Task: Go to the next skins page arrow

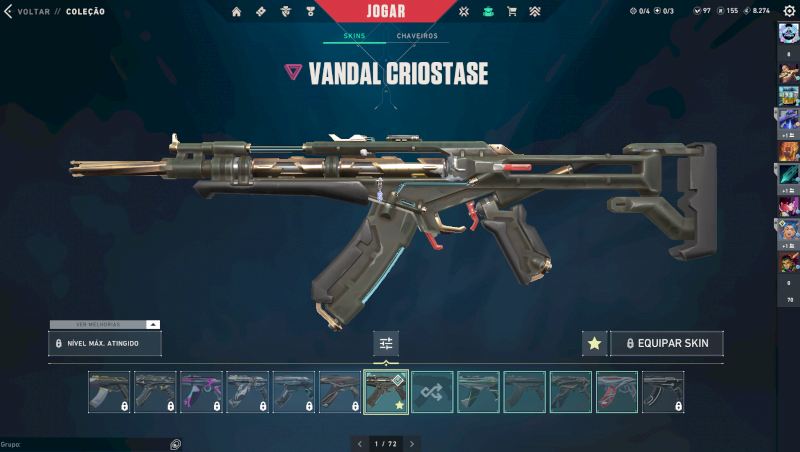Action: coord(412,443)
